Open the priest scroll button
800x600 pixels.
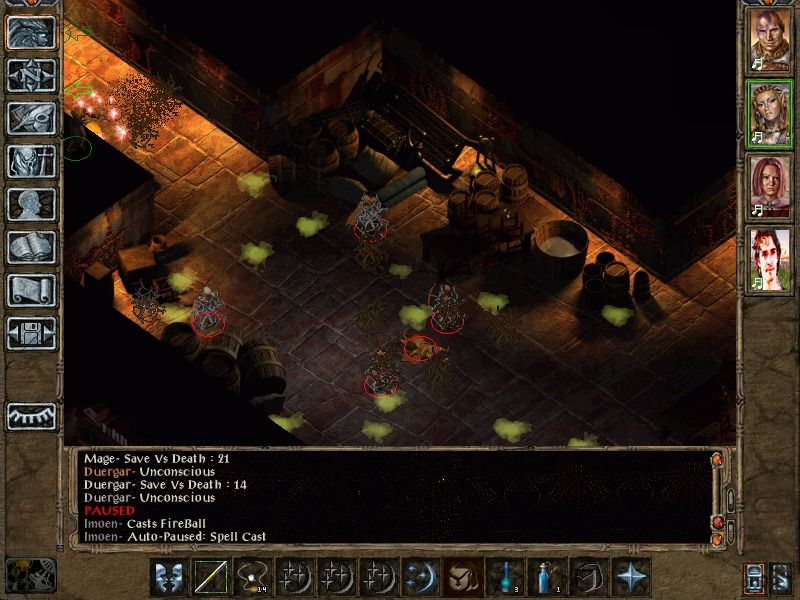[x=30, y=290]
